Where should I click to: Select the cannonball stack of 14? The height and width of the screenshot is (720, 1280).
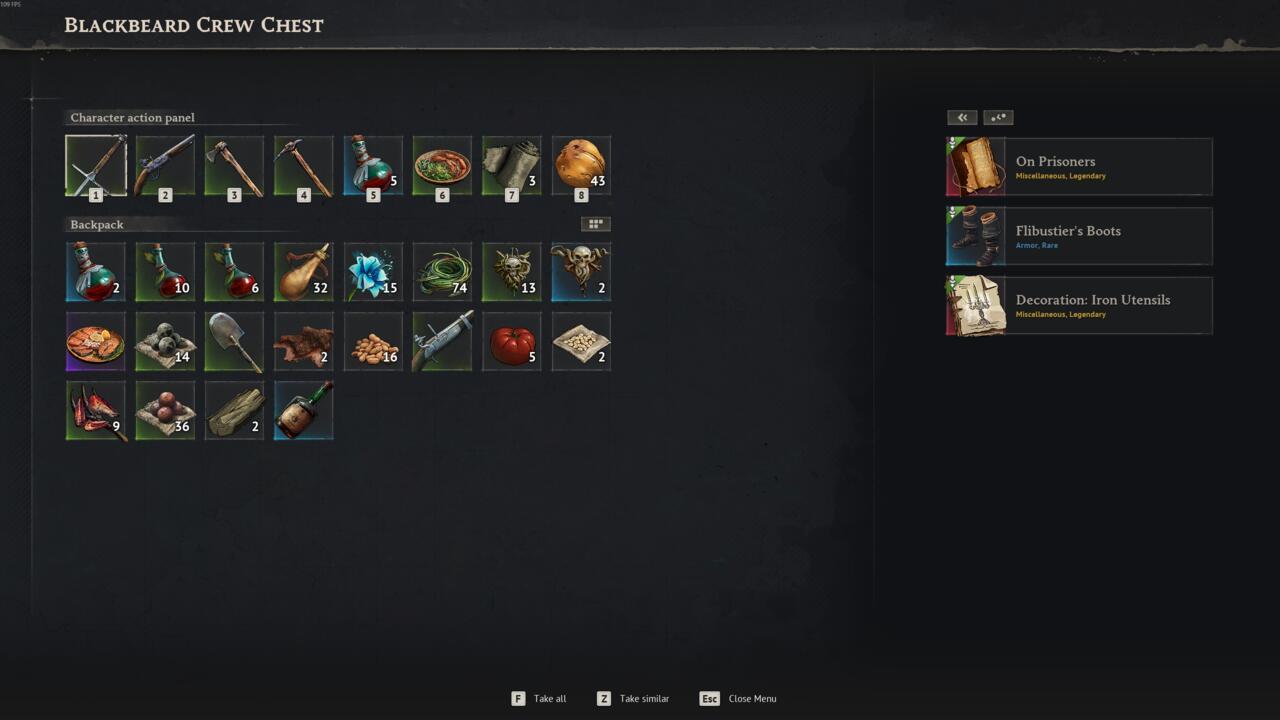(x=165, y=342)
